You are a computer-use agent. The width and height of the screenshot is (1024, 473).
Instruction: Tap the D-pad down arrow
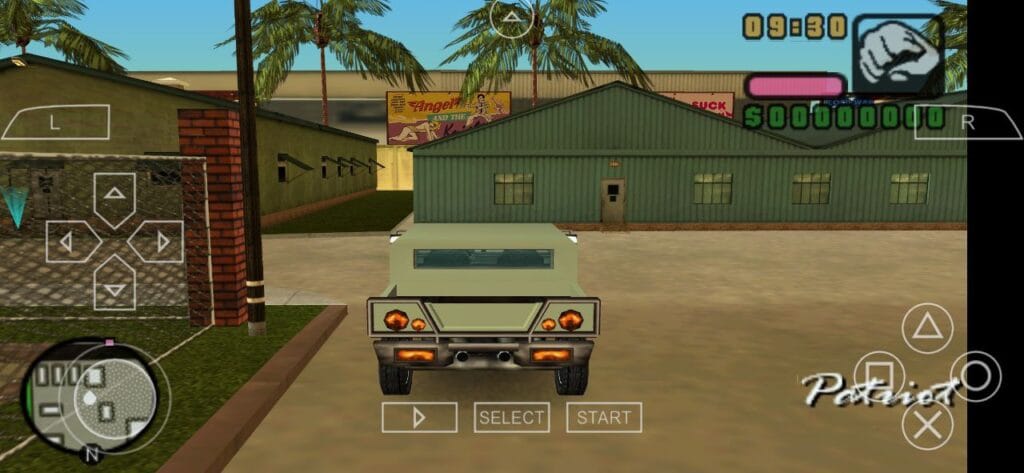(115, 287)
